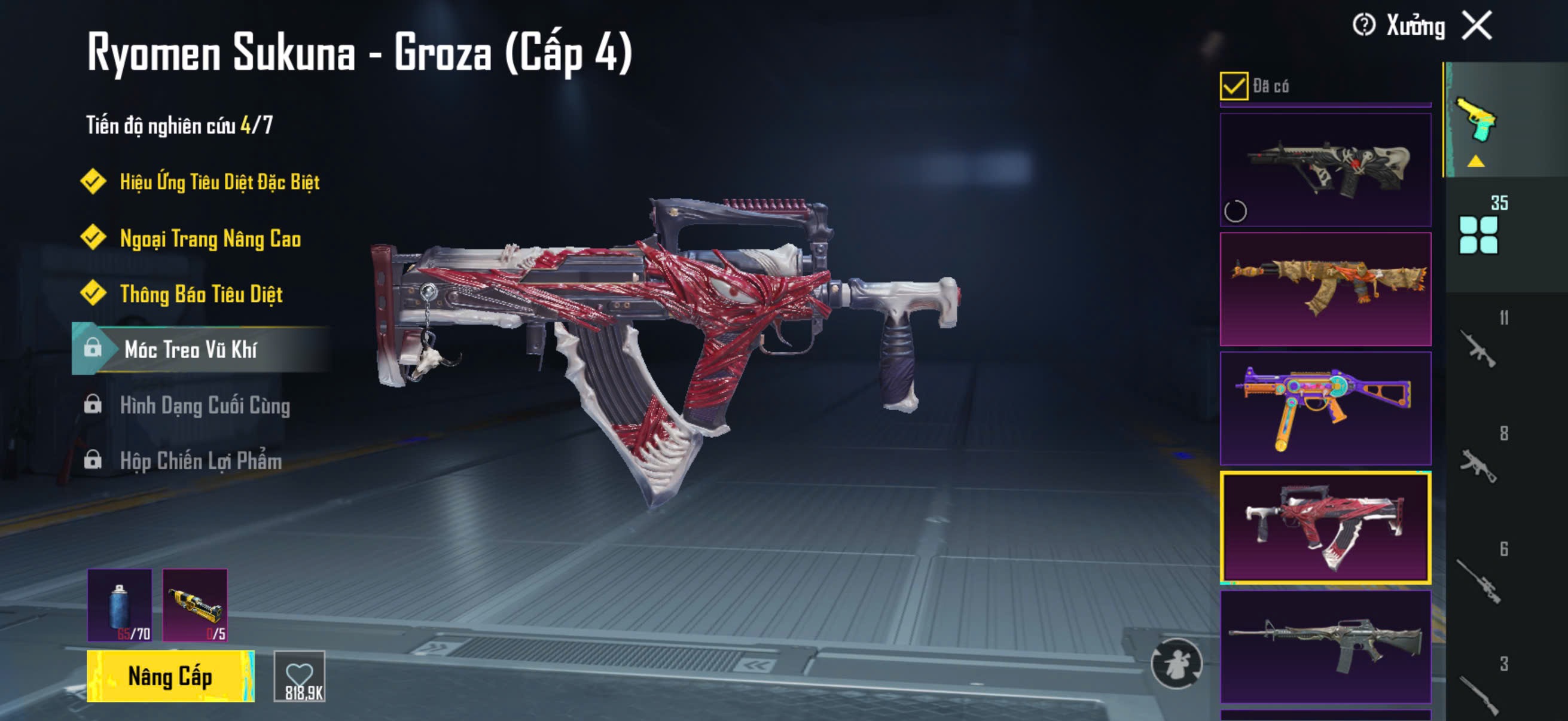Click the Nâng Cấp upgrade button

(x=170, y=676)
